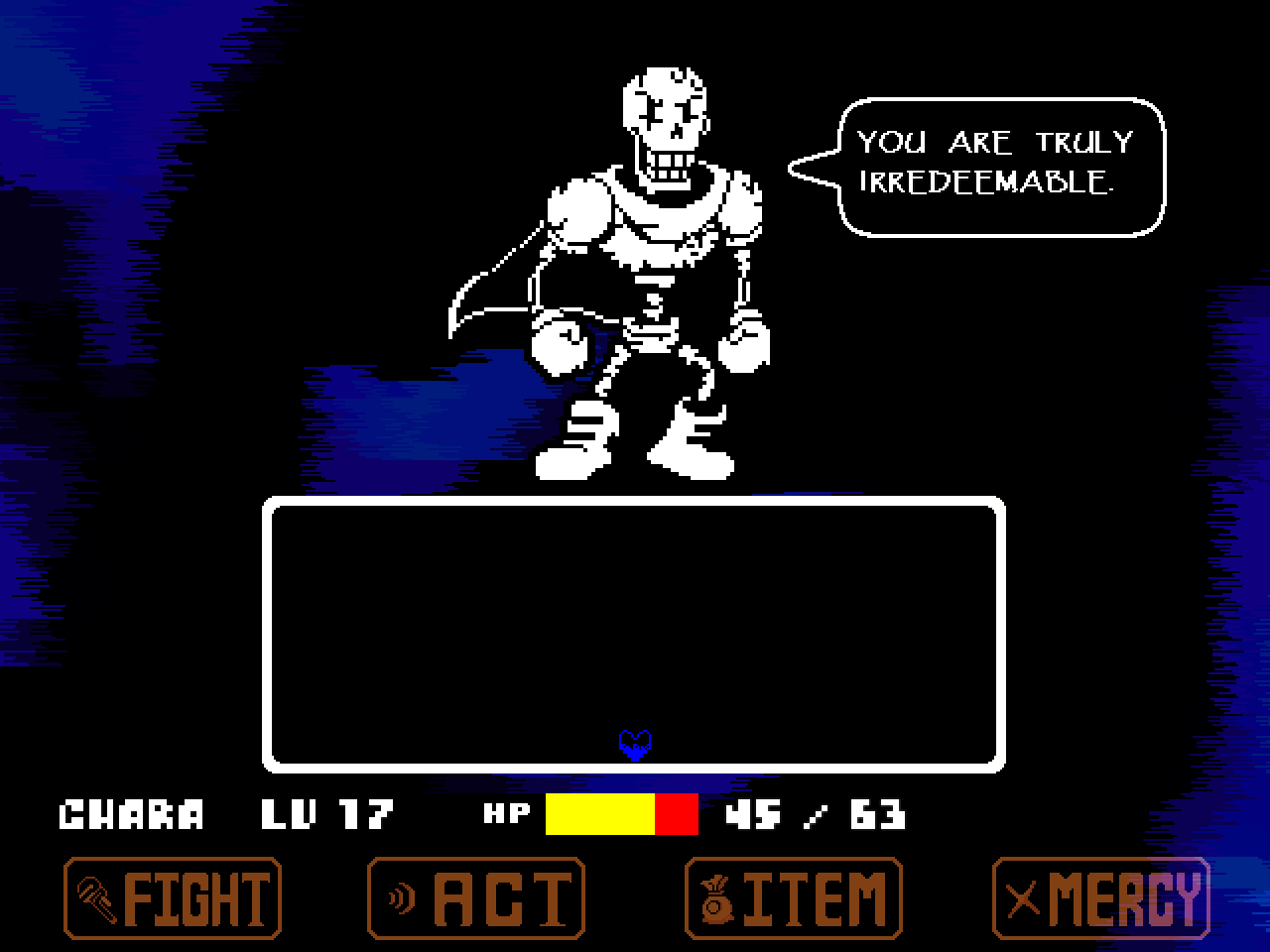Viewport: 1270px width, 952px height.
Task: Click the CHARA name label
Action: tap(132, 815)
